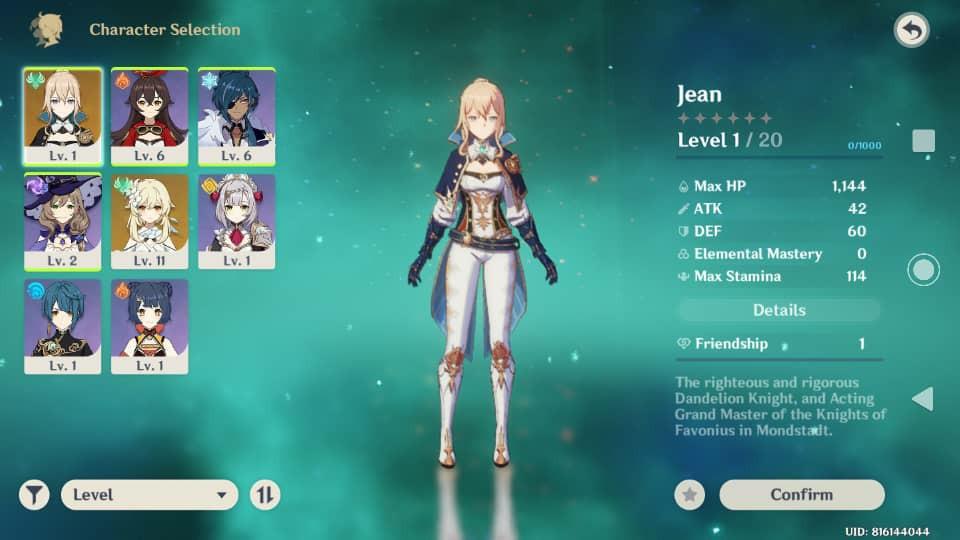The width and height of the screenshot is (960, 540).
Task: Select Lisa's portrait at Lv. 2
Action: (62, 220)
